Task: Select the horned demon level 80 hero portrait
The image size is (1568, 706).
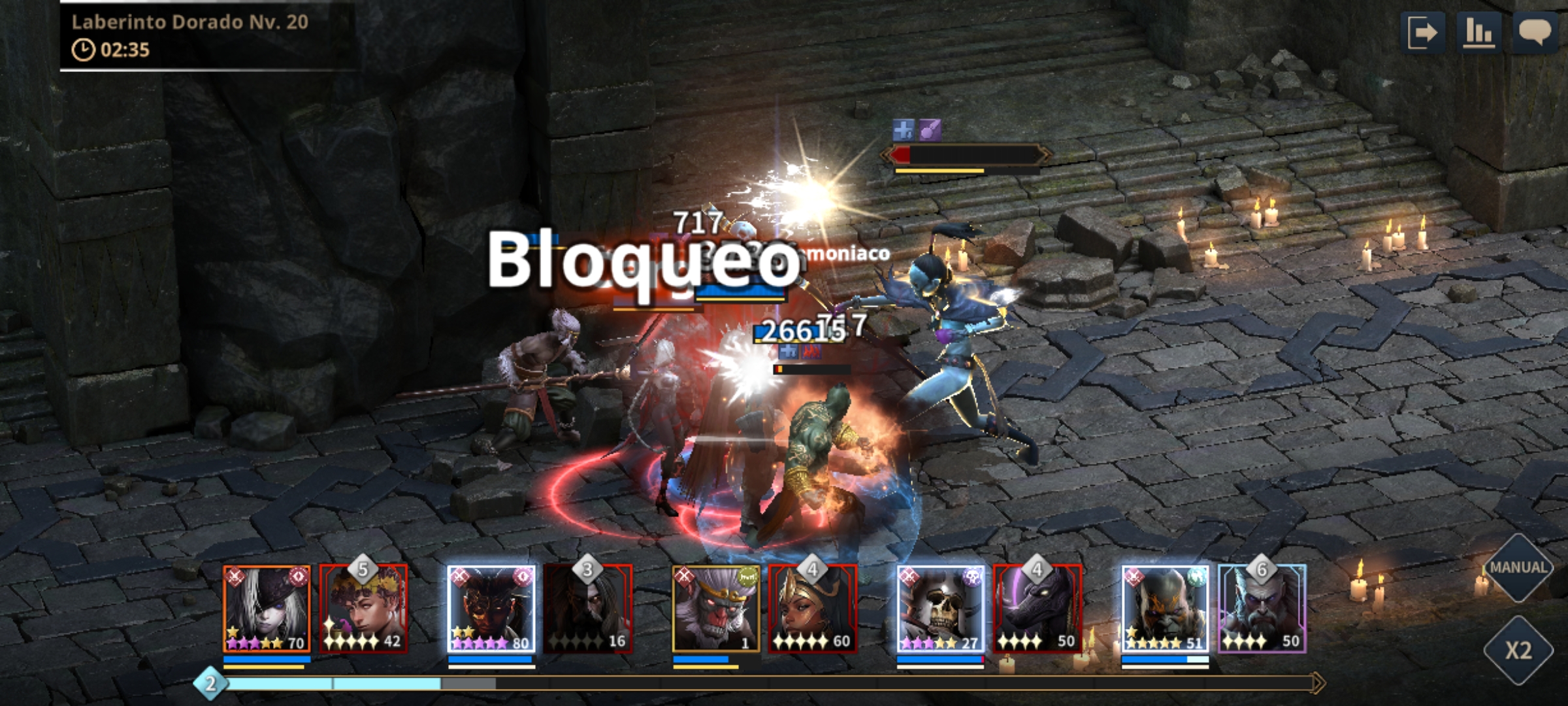Action: pos(491,609)
